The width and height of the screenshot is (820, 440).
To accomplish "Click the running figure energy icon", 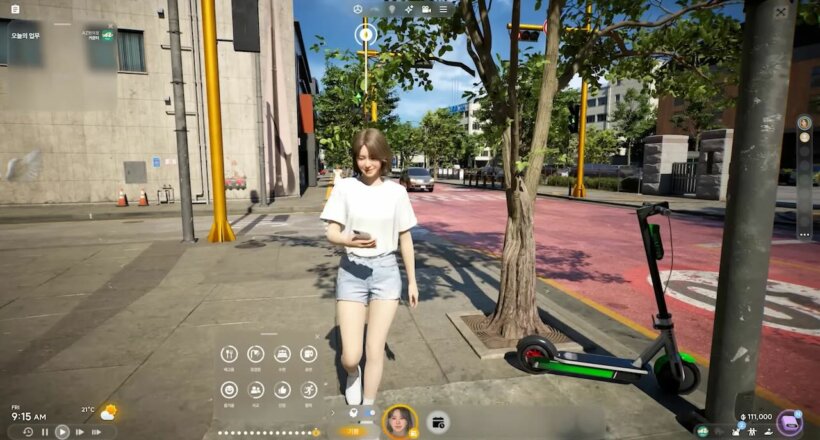I will click(x=309, y=389).
